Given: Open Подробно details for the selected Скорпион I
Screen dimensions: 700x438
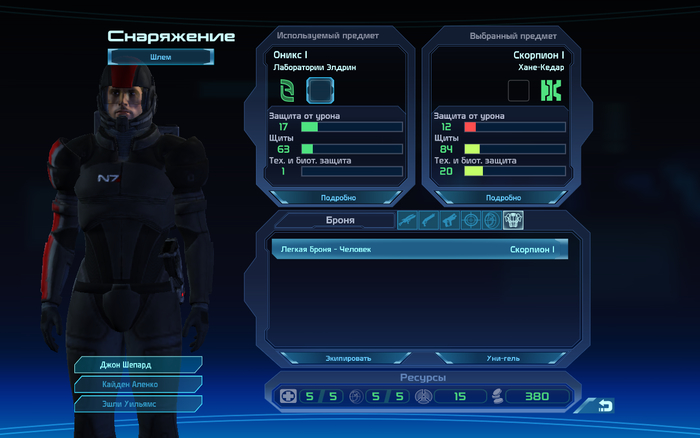Looking at the screenshot, I should [502, 197].
